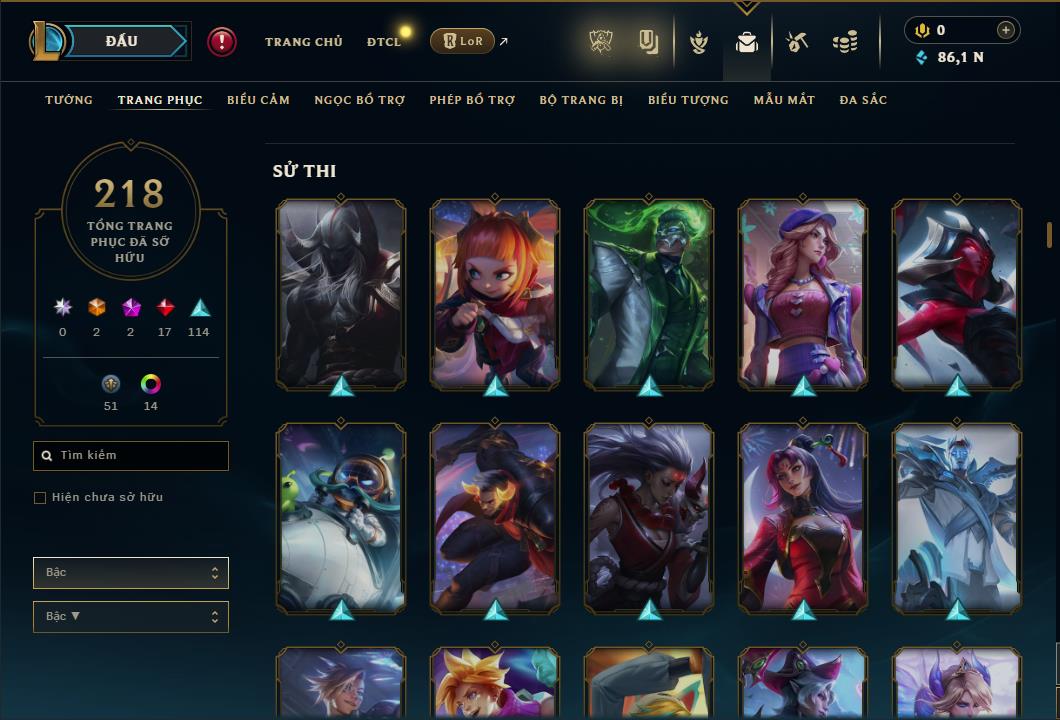Open the first Bậc dropdown
Viewport: 1060px width, 720px height.
pos(131,573)
